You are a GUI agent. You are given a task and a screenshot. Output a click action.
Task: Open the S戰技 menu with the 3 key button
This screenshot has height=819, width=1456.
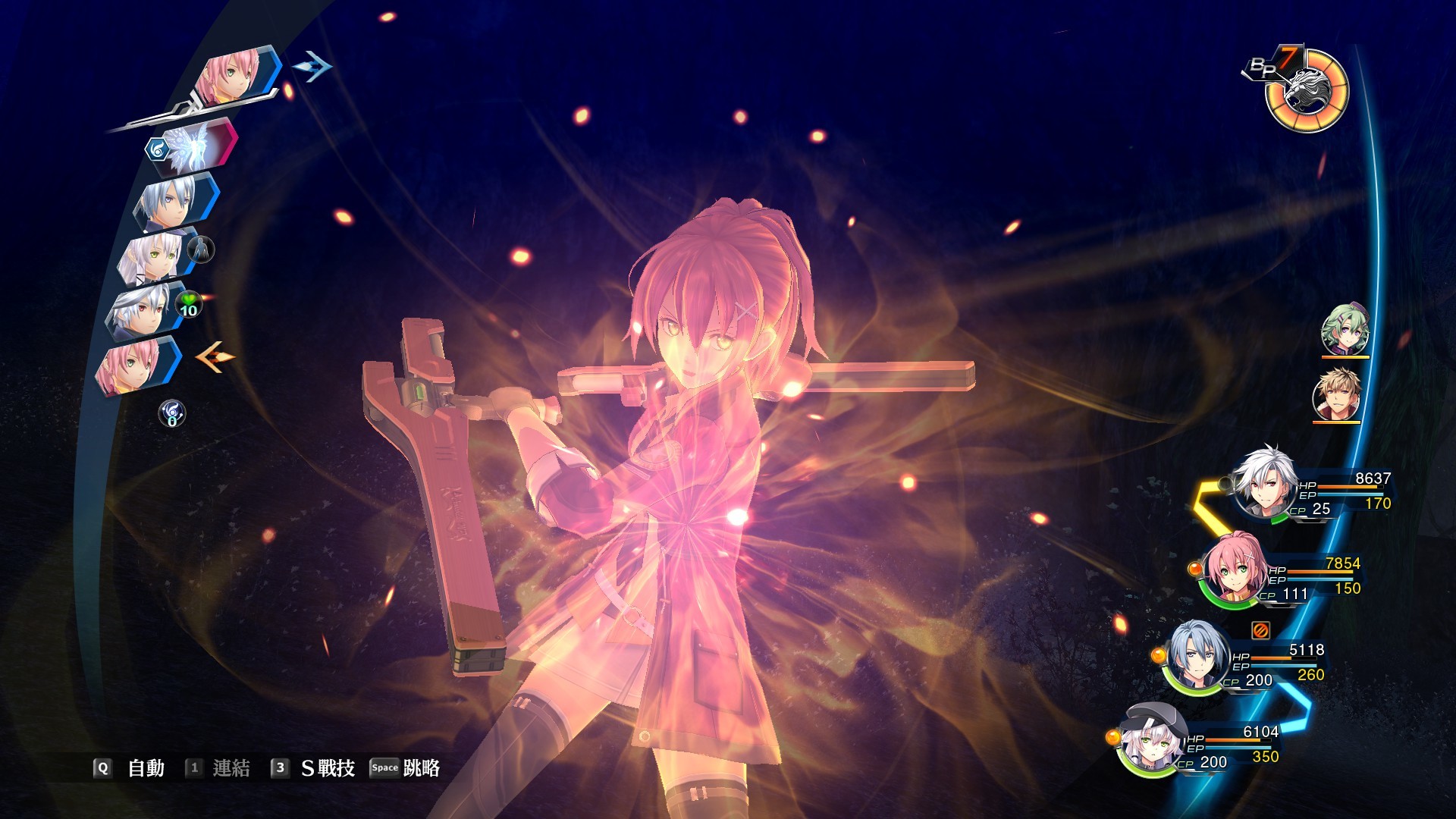pyautogui.click(x=311, y=767)
